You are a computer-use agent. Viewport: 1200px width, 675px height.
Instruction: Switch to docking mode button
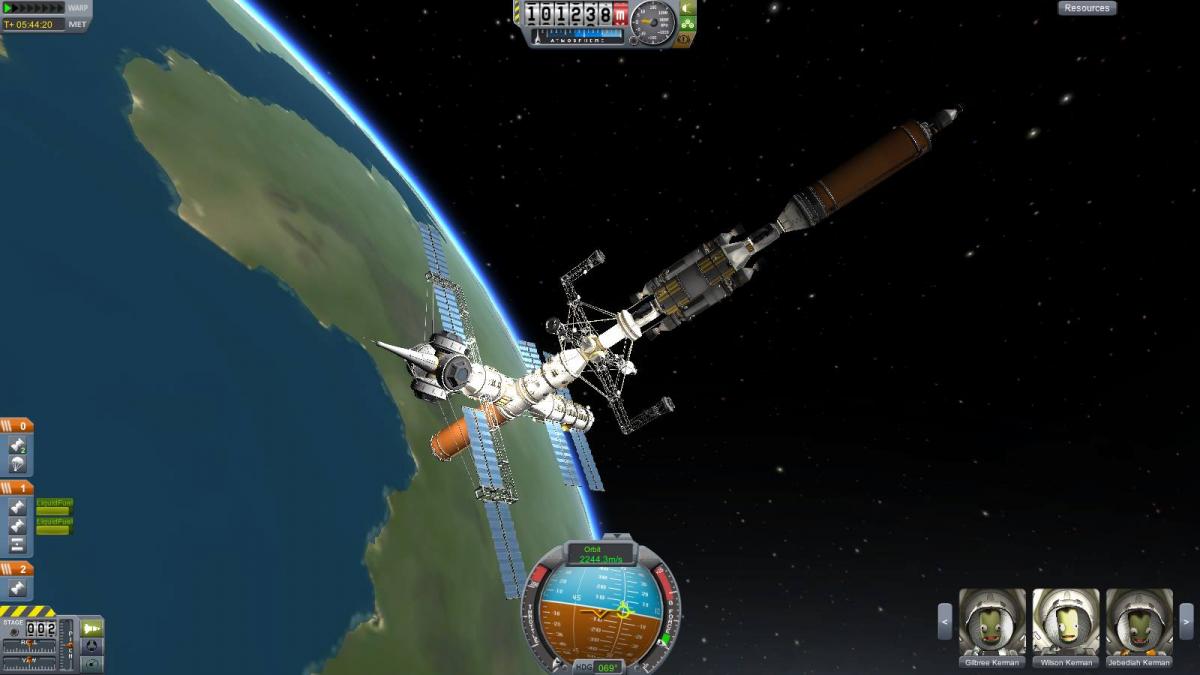(92, 646)
